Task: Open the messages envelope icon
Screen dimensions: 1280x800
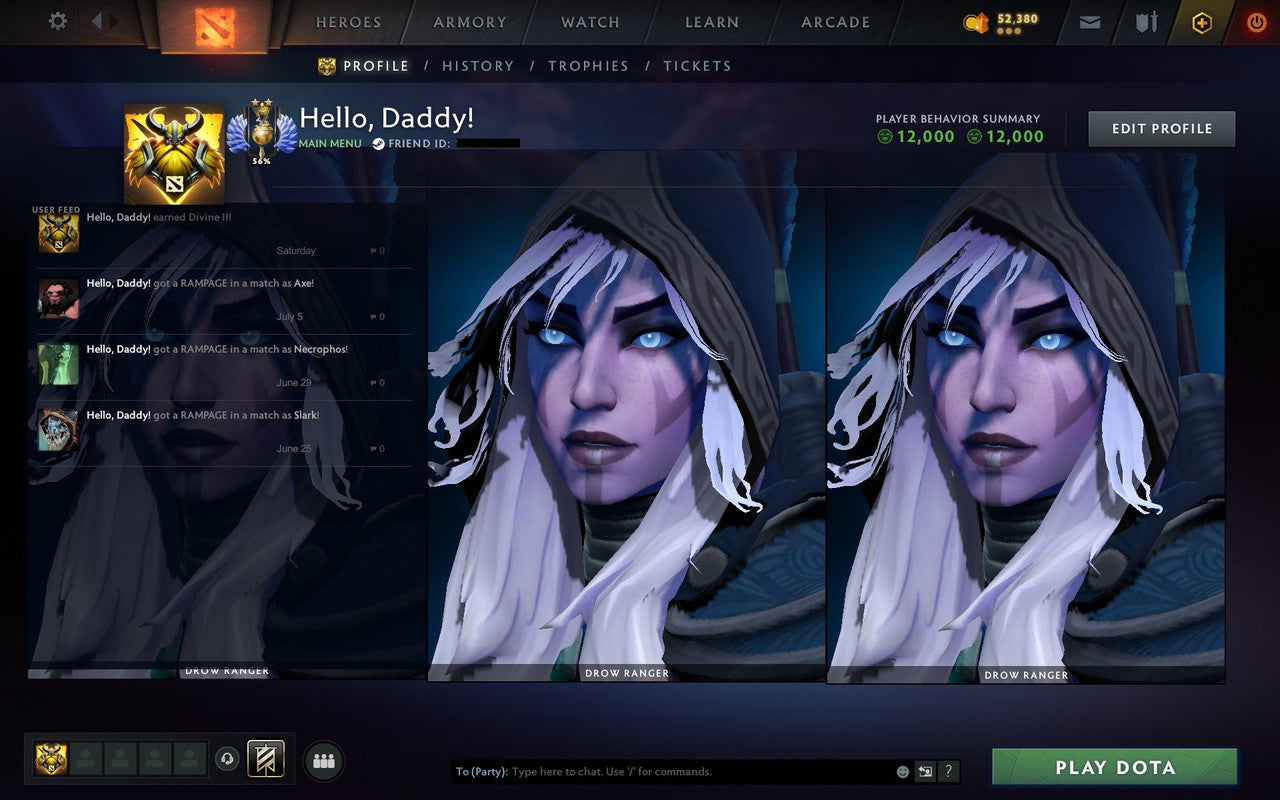Action: click(1089, 21)
